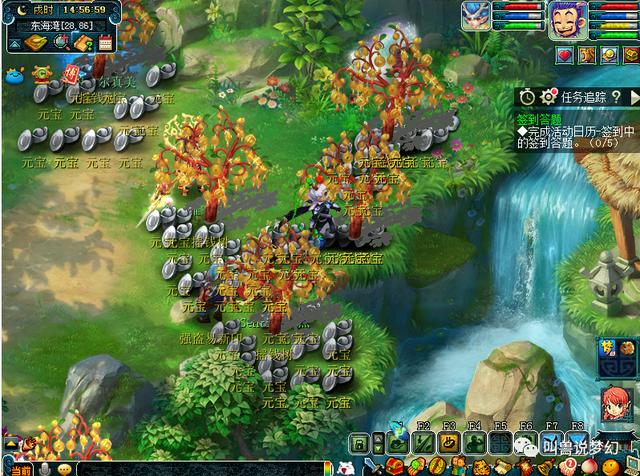Click the quest tracker stopwatch icon
This screenshot has width=640, height=476.
pyautogui.click(x=527, y=97)
